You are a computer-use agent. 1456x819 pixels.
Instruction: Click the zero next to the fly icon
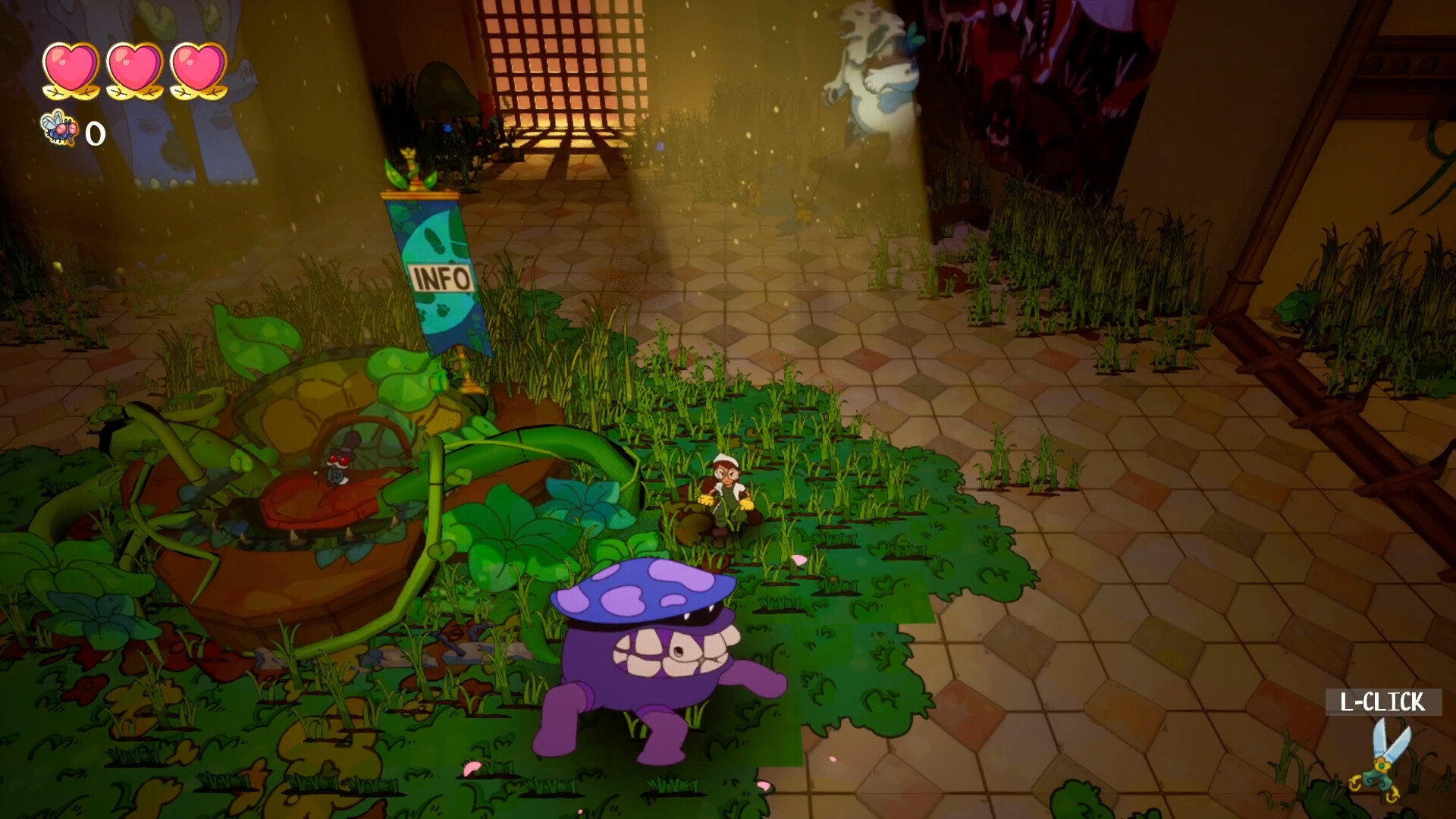coord(96,134)
